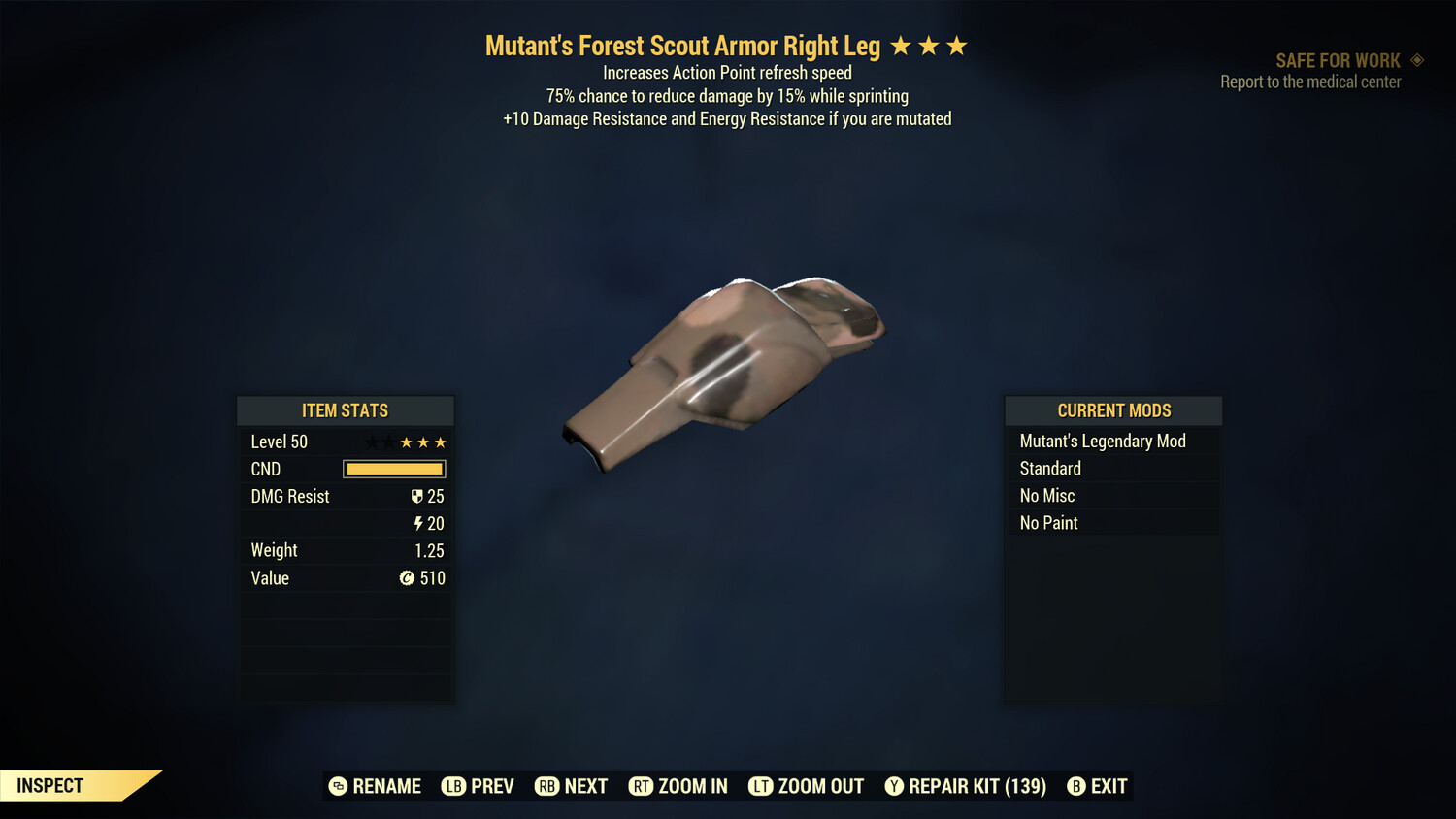Screen dimensions: 1456x819
Task: Click the LT Zoom Out button icon
Action: pos(761,786)
